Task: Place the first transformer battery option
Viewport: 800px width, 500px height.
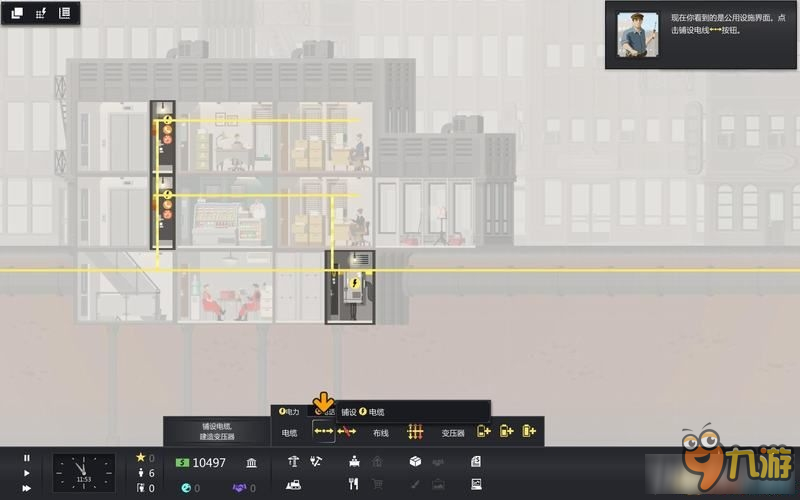Action: (484, 432)
